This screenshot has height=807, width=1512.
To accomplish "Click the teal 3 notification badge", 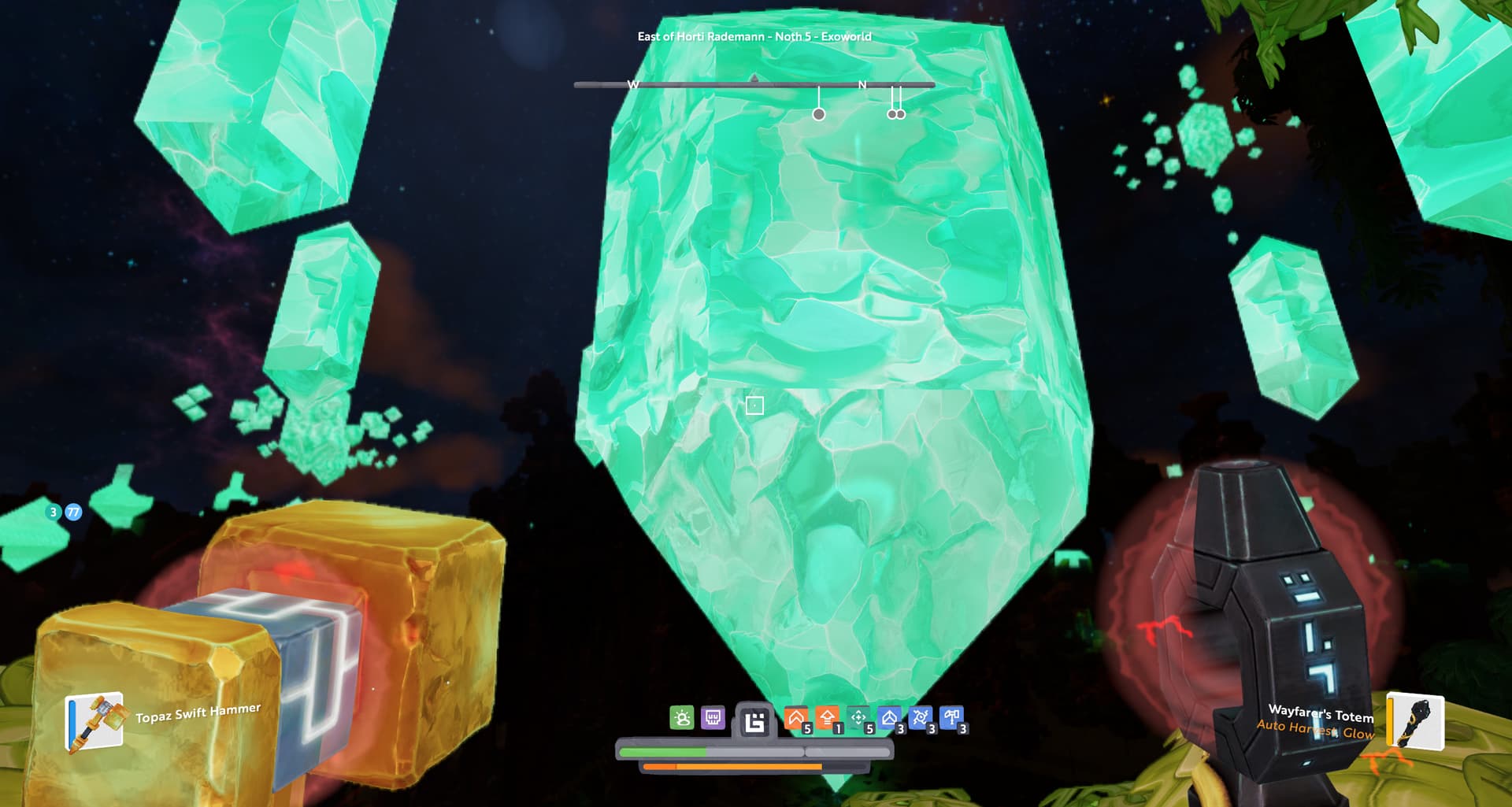I will click(54, 513).
